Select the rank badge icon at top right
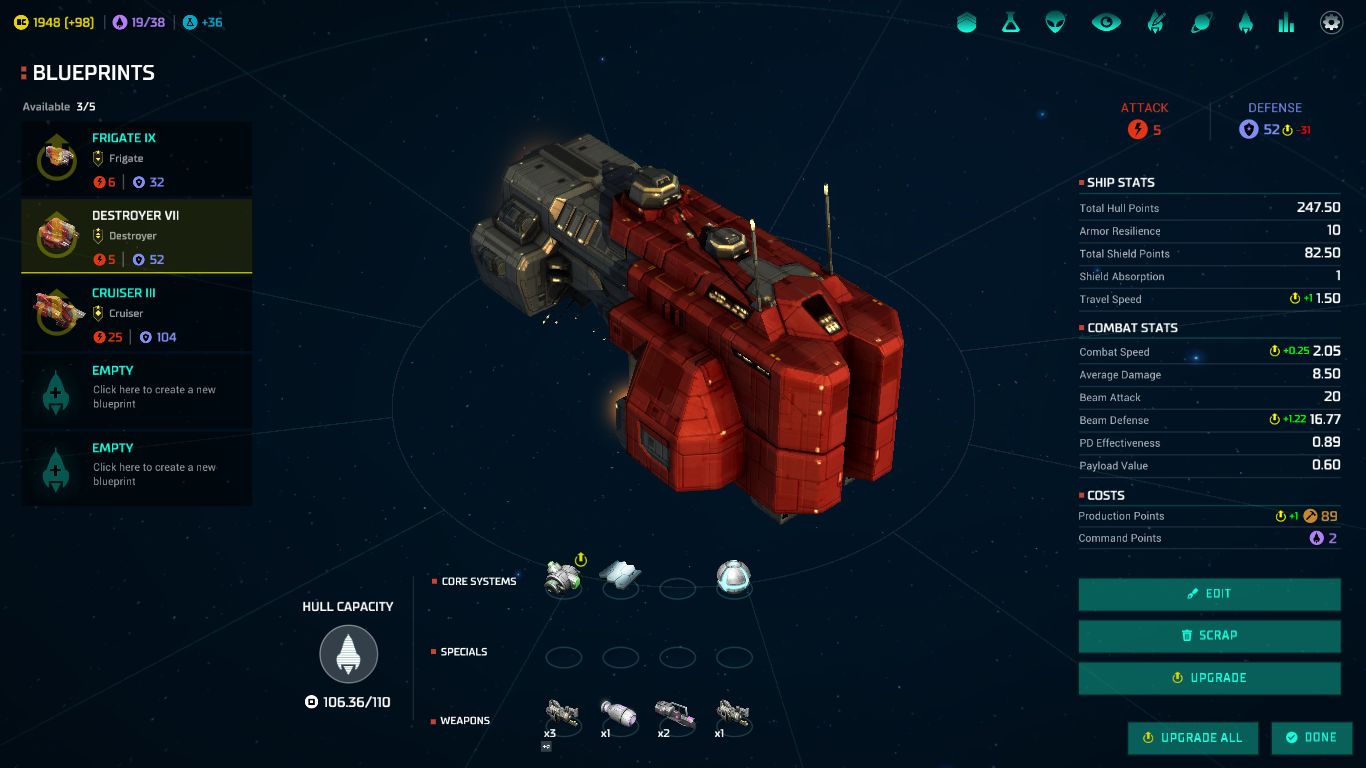 (966, 22)
